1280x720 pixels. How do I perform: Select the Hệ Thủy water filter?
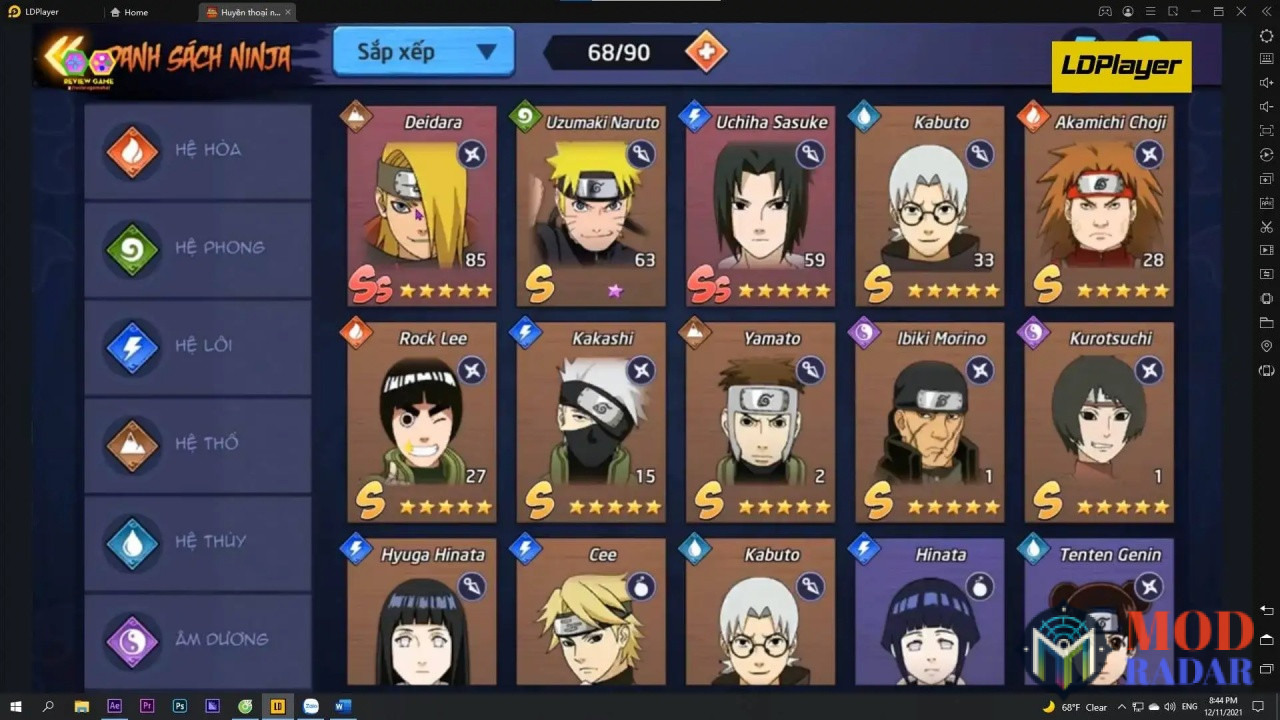pos(198,541)
